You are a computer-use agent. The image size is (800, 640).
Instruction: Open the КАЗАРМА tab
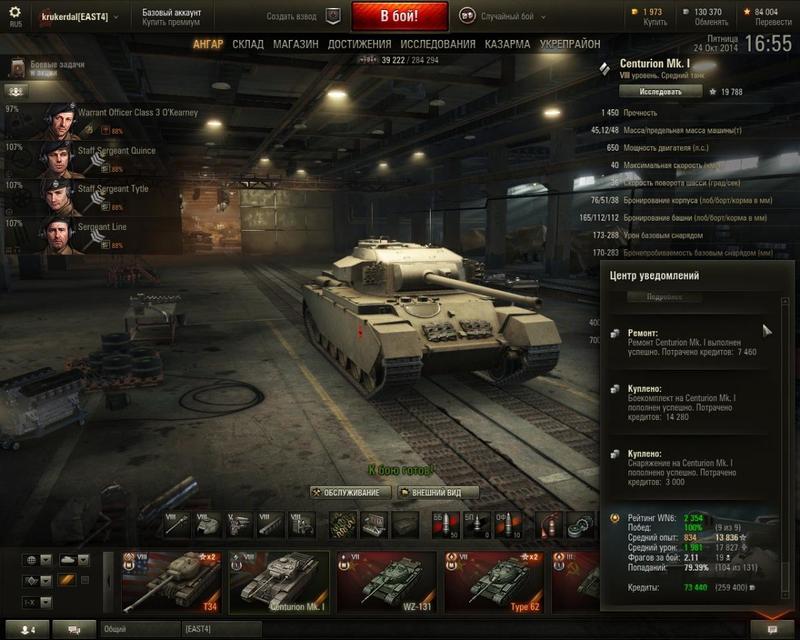507,45
